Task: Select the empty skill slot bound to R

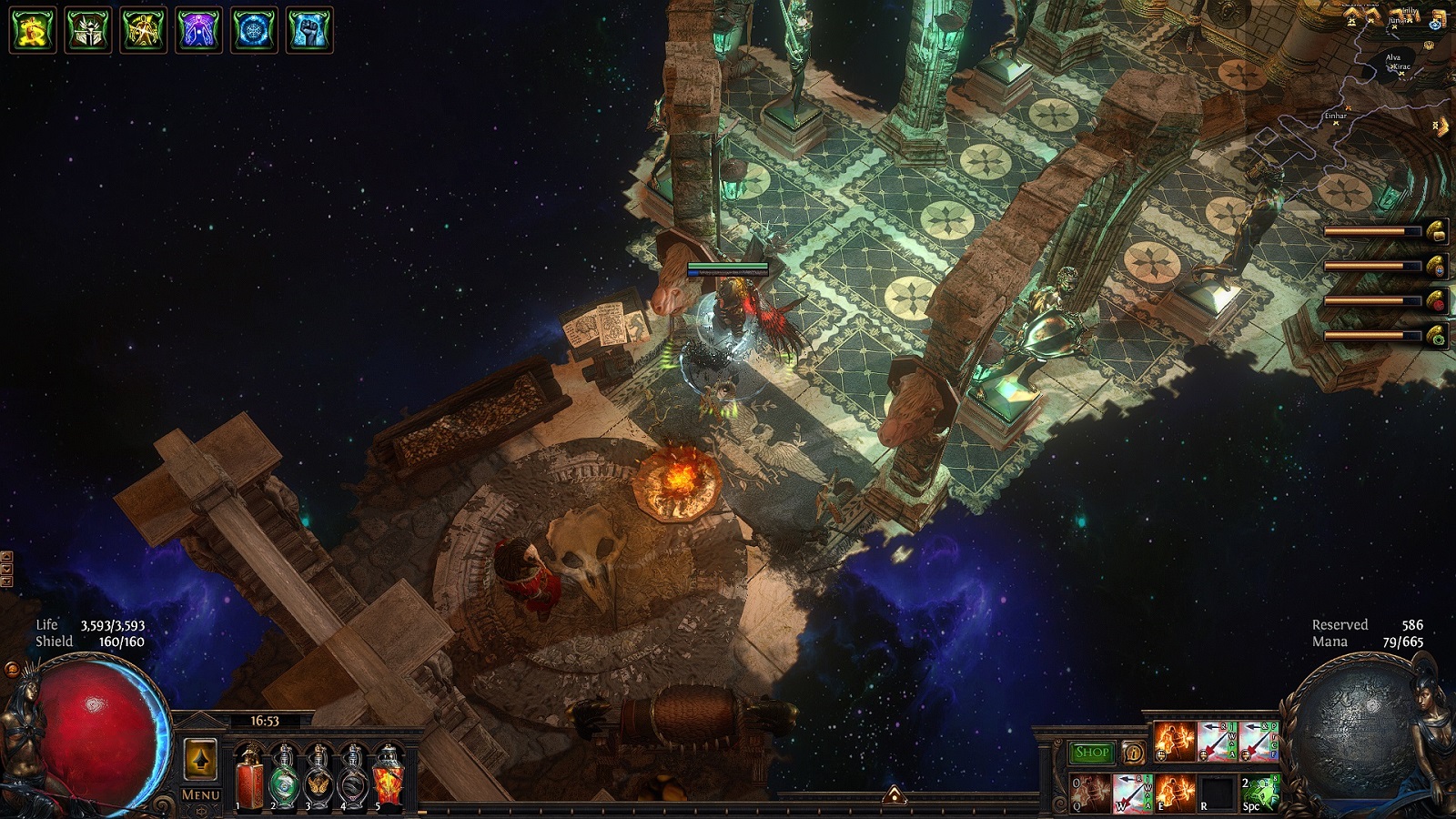Action: 1217,793
